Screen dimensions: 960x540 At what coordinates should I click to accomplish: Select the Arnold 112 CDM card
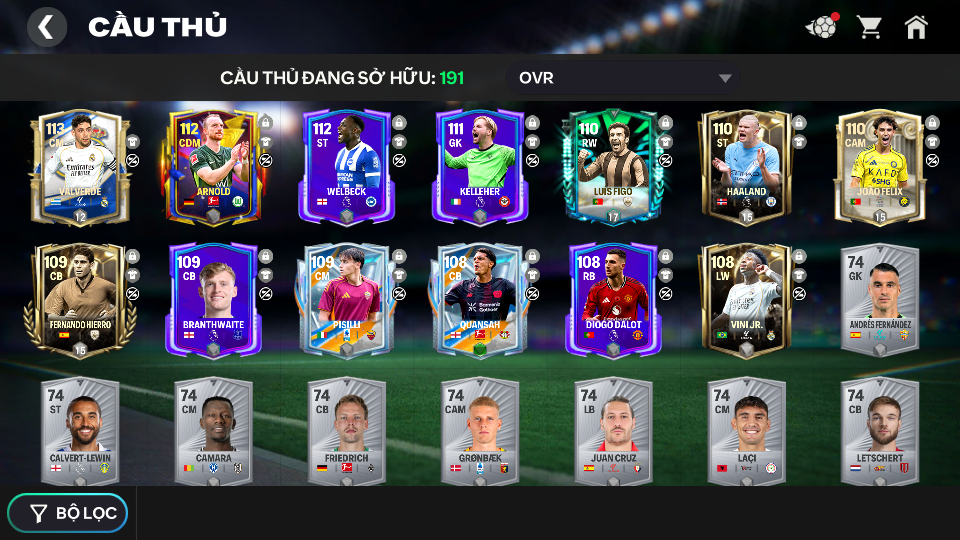(213, 165)
